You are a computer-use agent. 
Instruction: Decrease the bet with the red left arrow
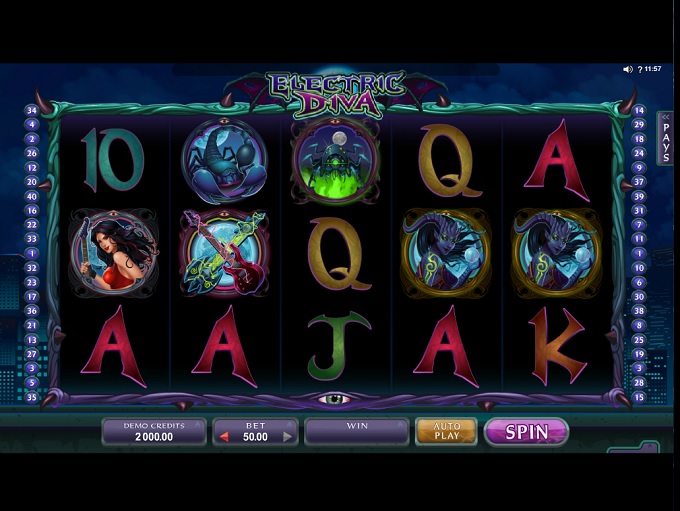pyautogui.click(x=224, y=437)
